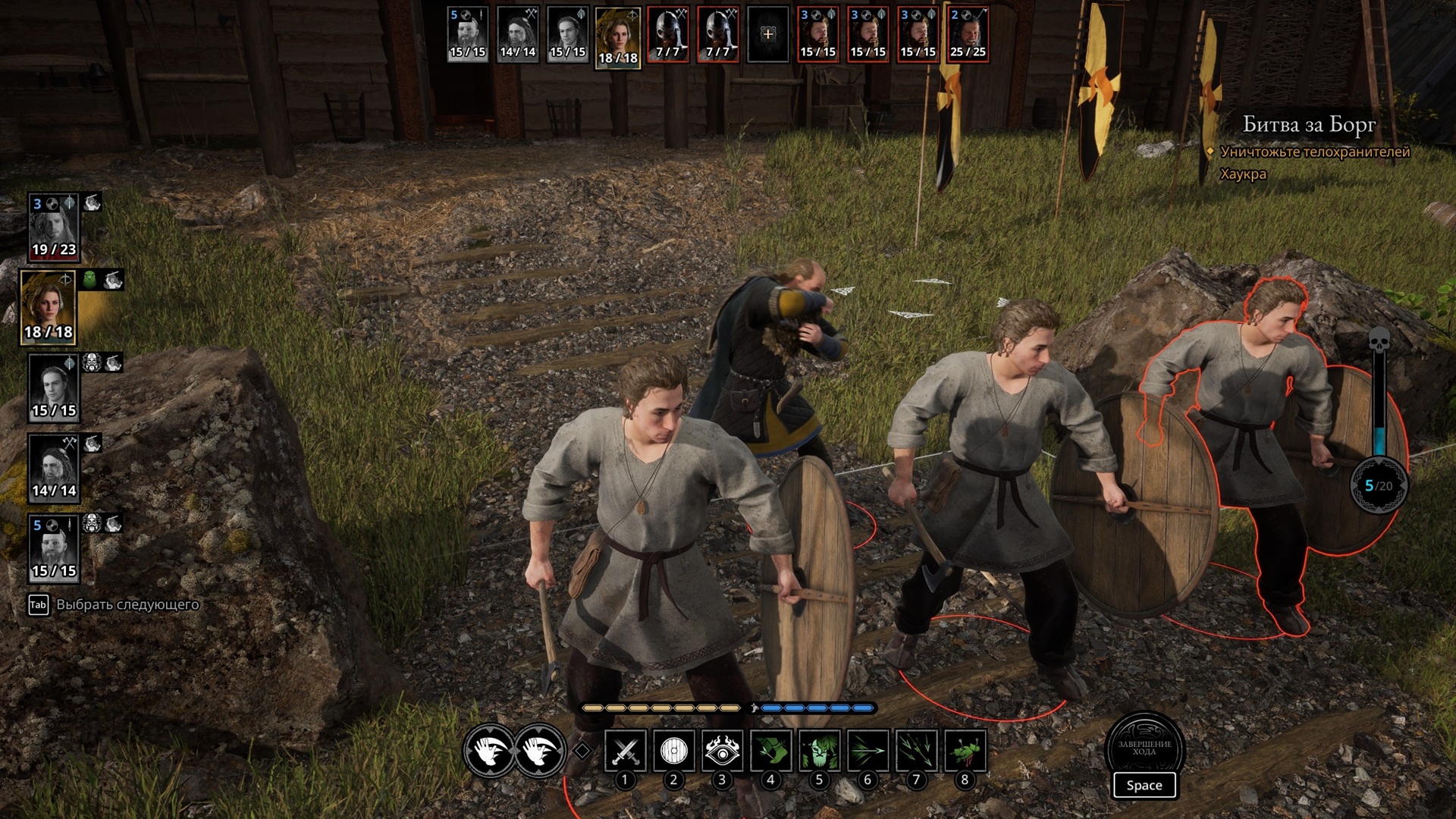
Task: Use the pierced green body ability
Action: [965, 751]
